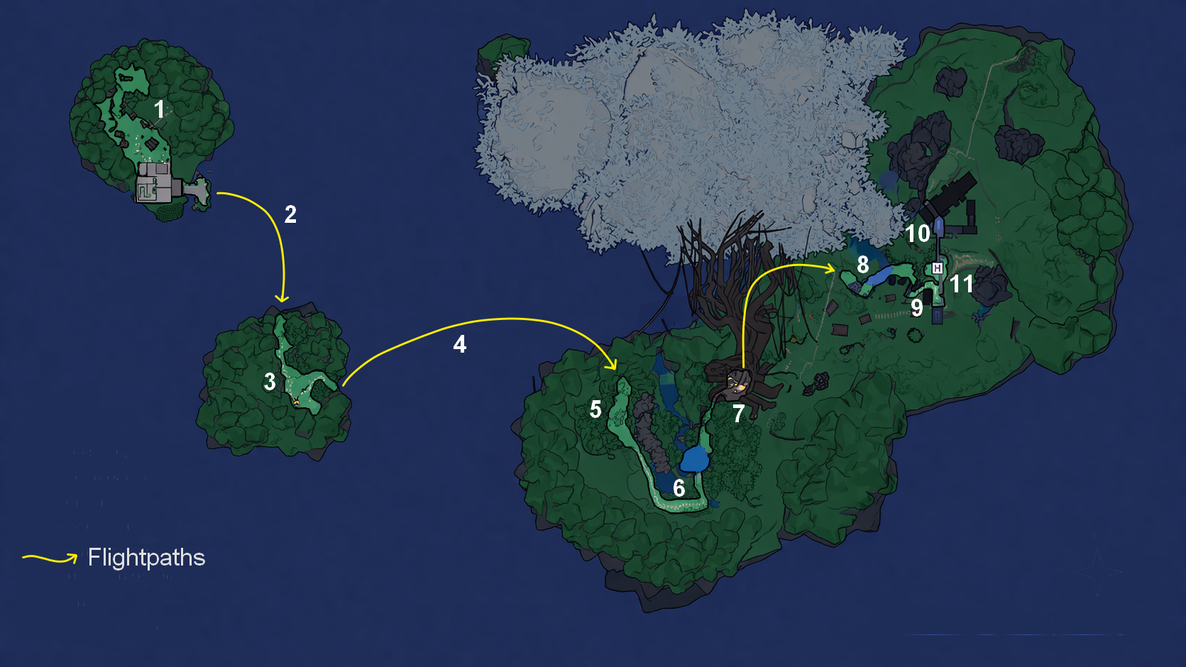
Task: Select map marker number 1
Action: 158,107
